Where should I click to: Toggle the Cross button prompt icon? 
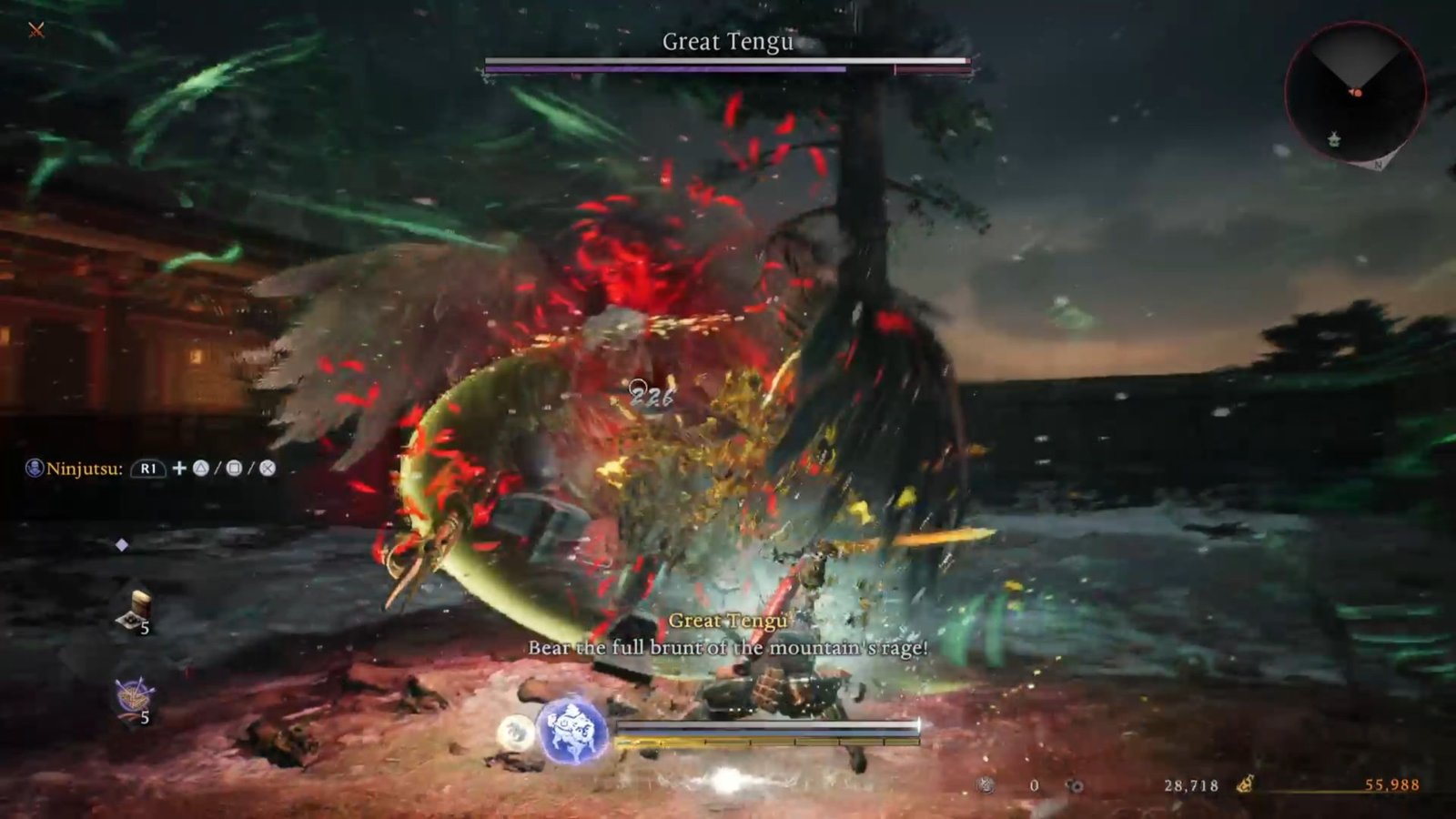pyautogui.click(x=267, y=469)
